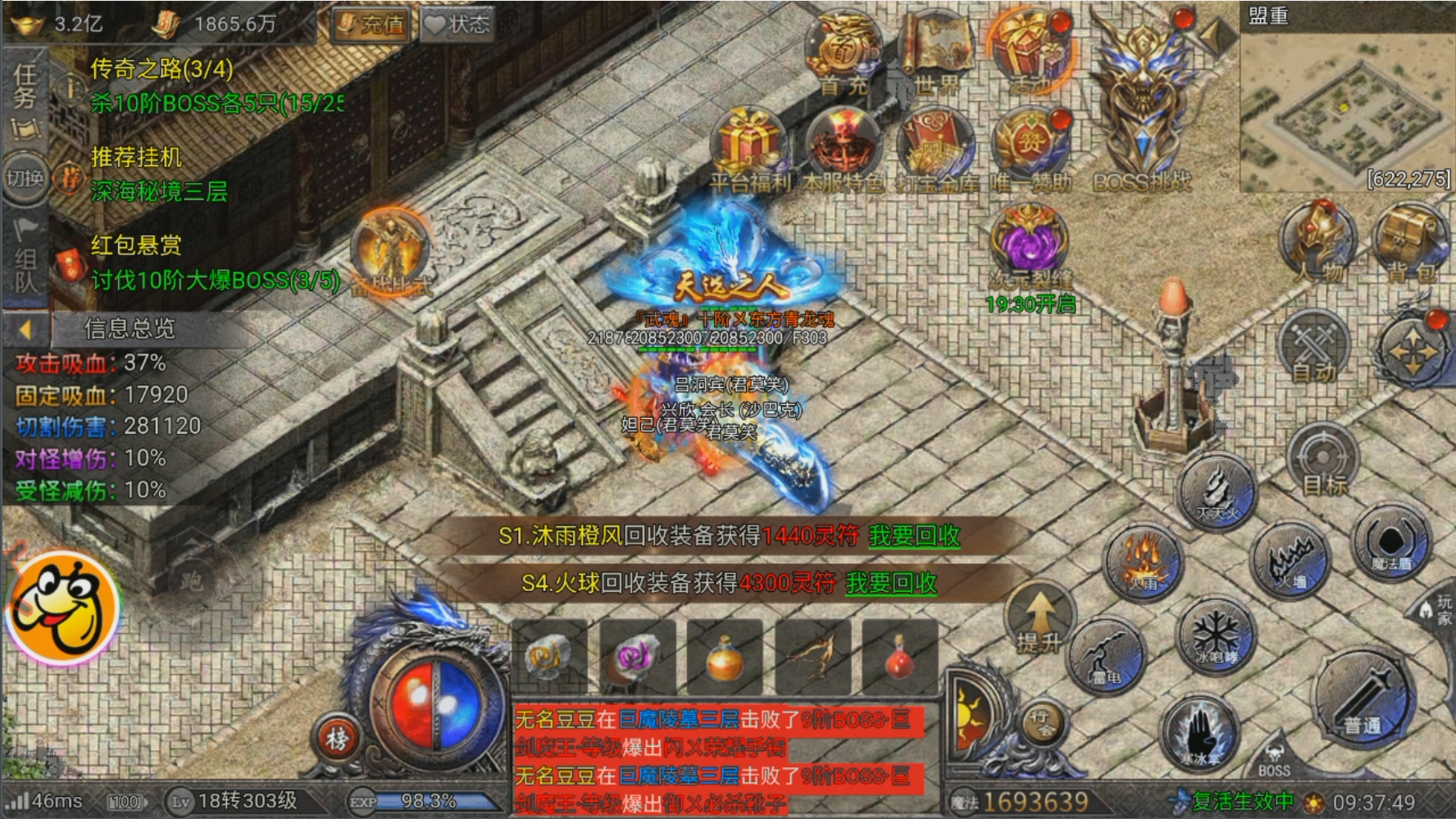This screenshot has height=819, width=1456.
Task: Collapse the 信息总览 info panel arrow
Action: (x=25, y=330)
